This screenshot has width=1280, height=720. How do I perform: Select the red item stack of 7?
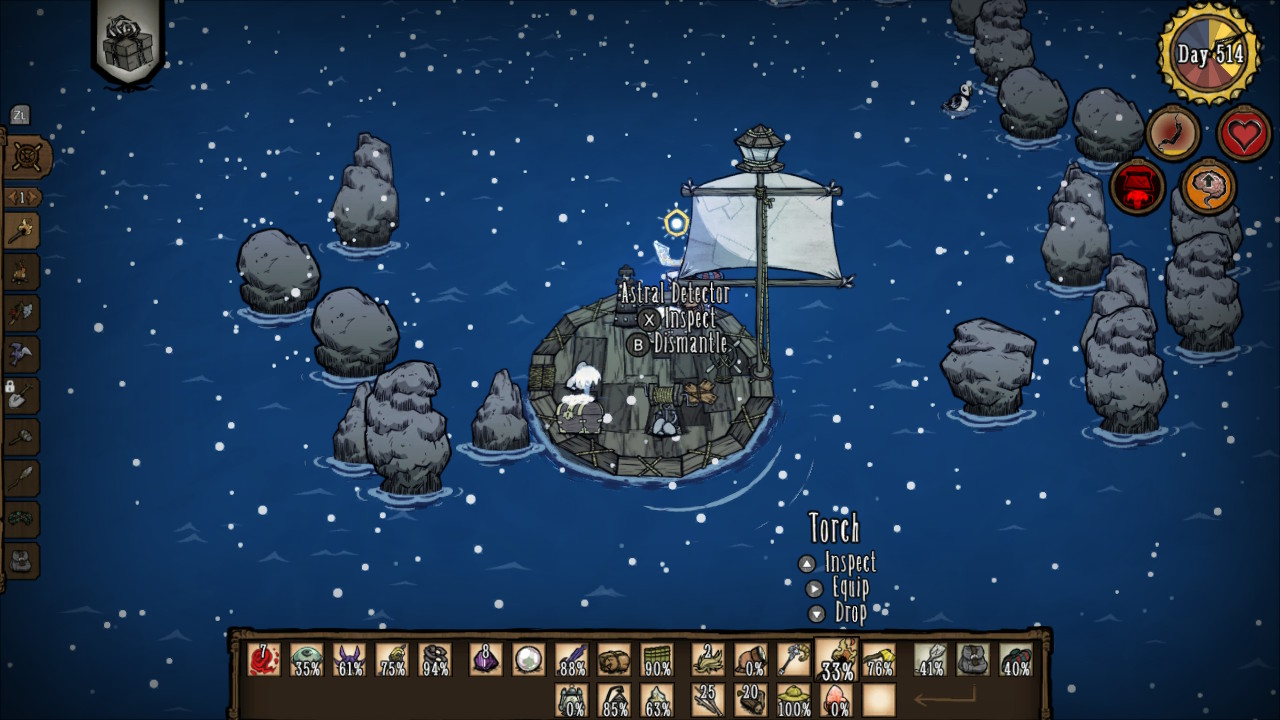pyautogui.click(x=264, y=660)
